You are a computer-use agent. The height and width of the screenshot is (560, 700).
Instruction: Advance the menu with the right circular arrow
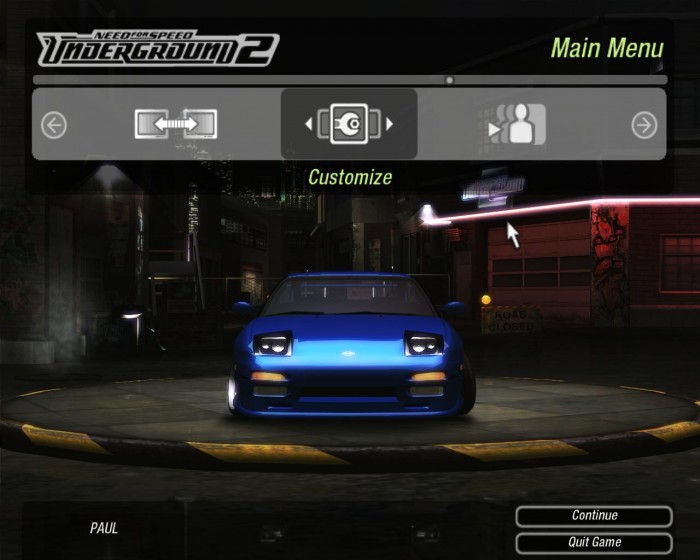[644, 124]
